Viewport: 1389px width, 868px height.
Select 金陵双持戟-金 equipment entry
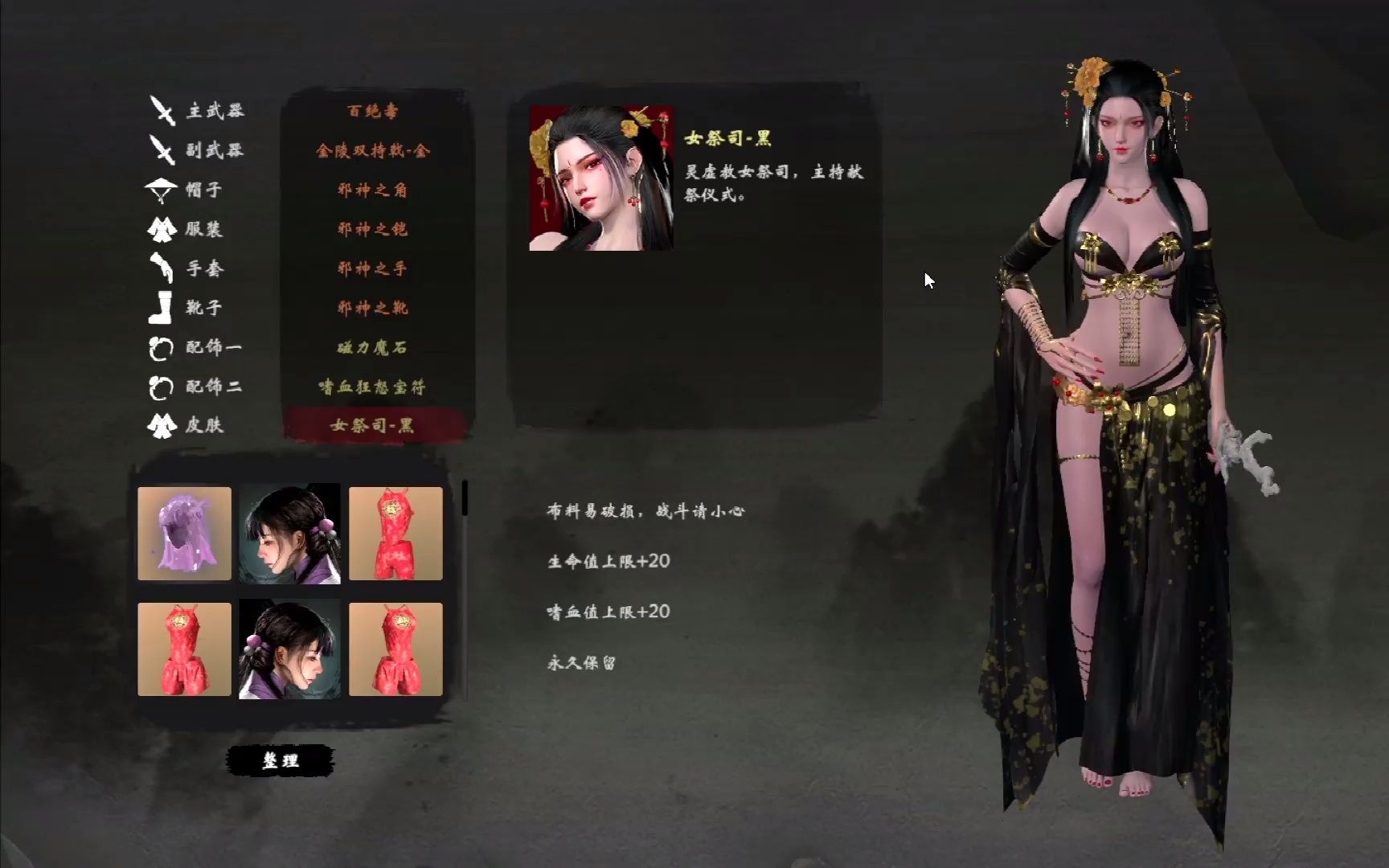375,150
